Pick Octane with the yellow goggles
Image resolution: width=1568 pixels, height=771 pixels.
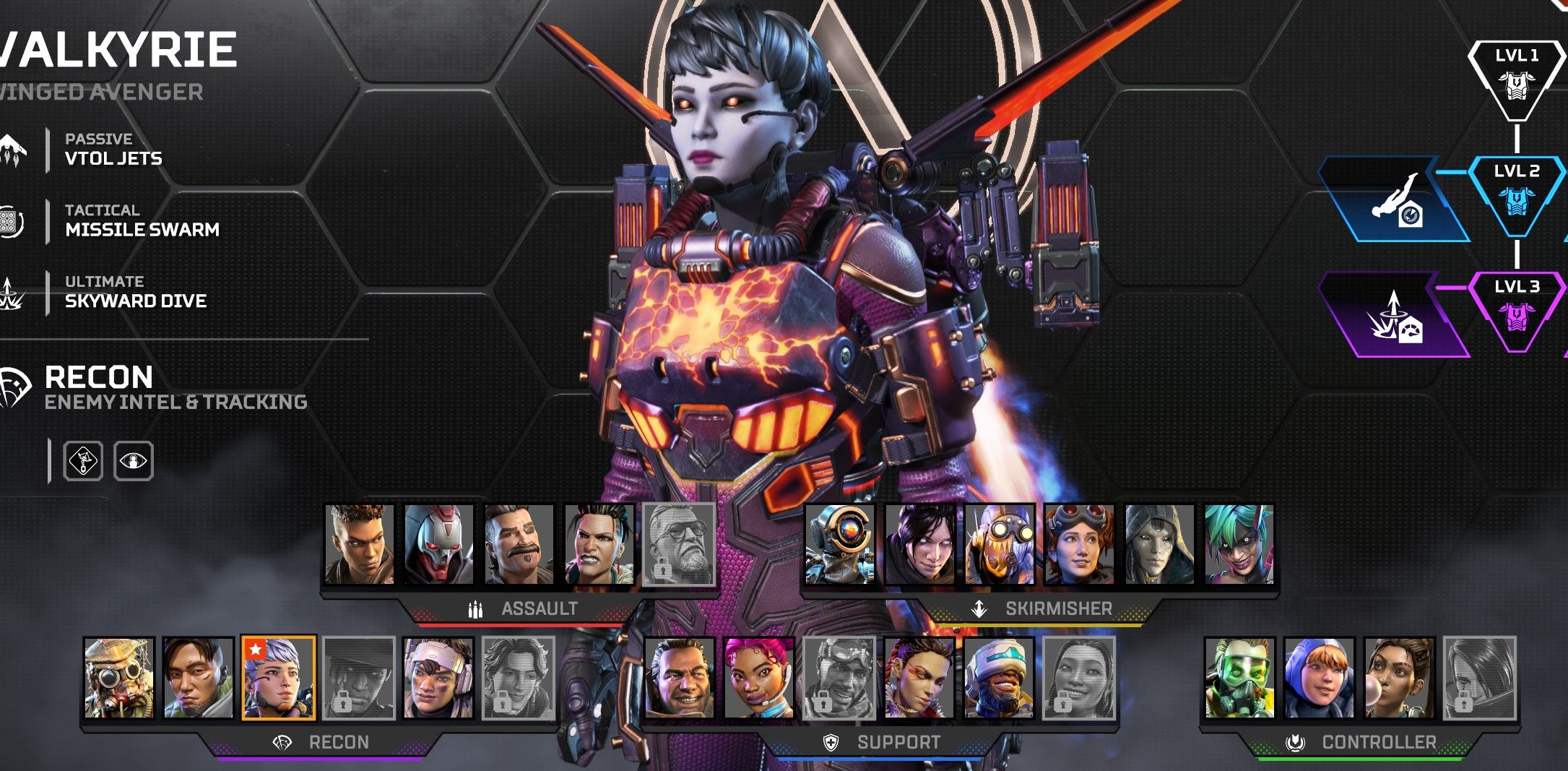[x=999, y=544]
